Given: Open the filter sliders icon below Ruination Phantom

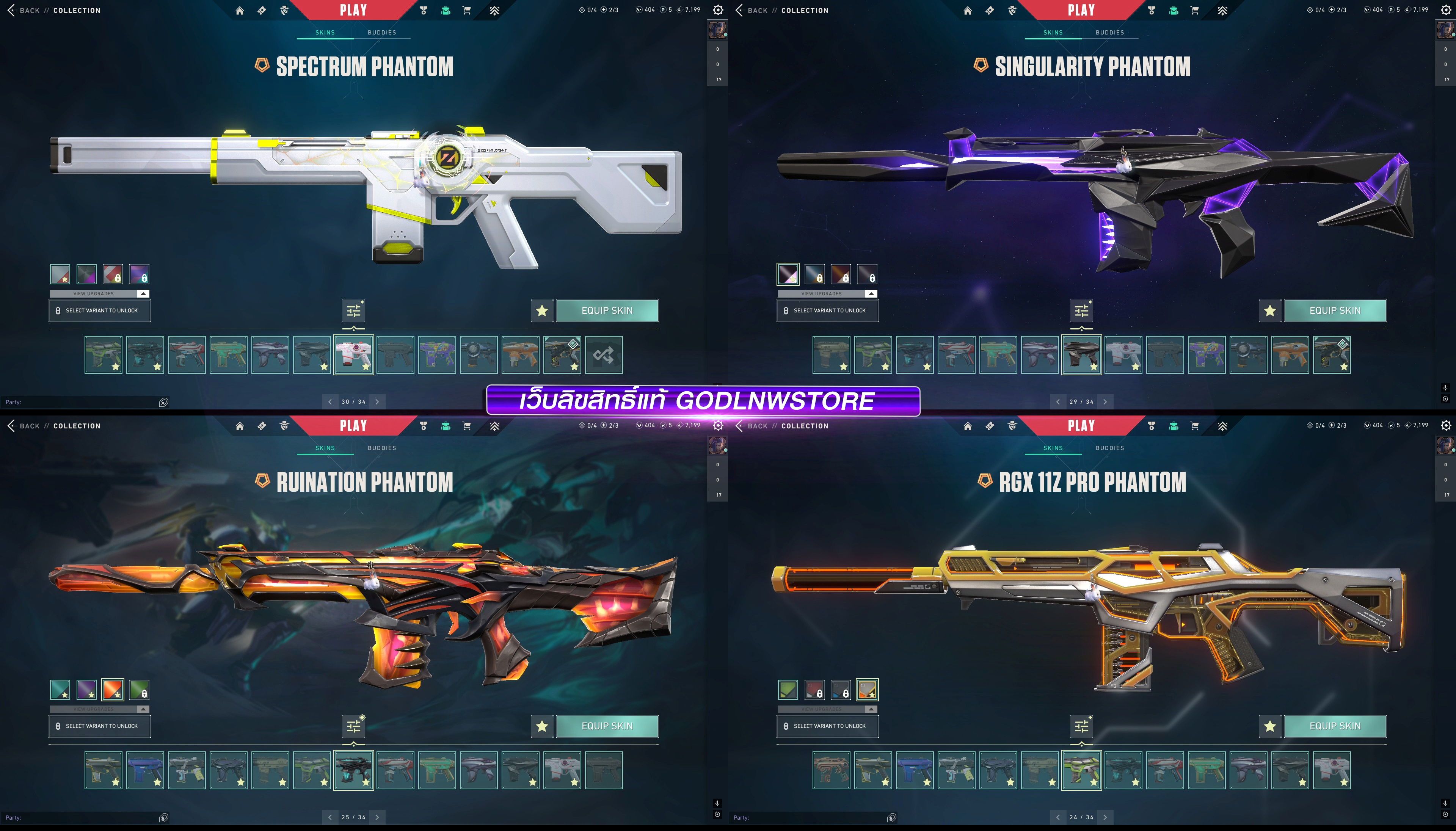Looking at the screenshot, I should (353, 726).
